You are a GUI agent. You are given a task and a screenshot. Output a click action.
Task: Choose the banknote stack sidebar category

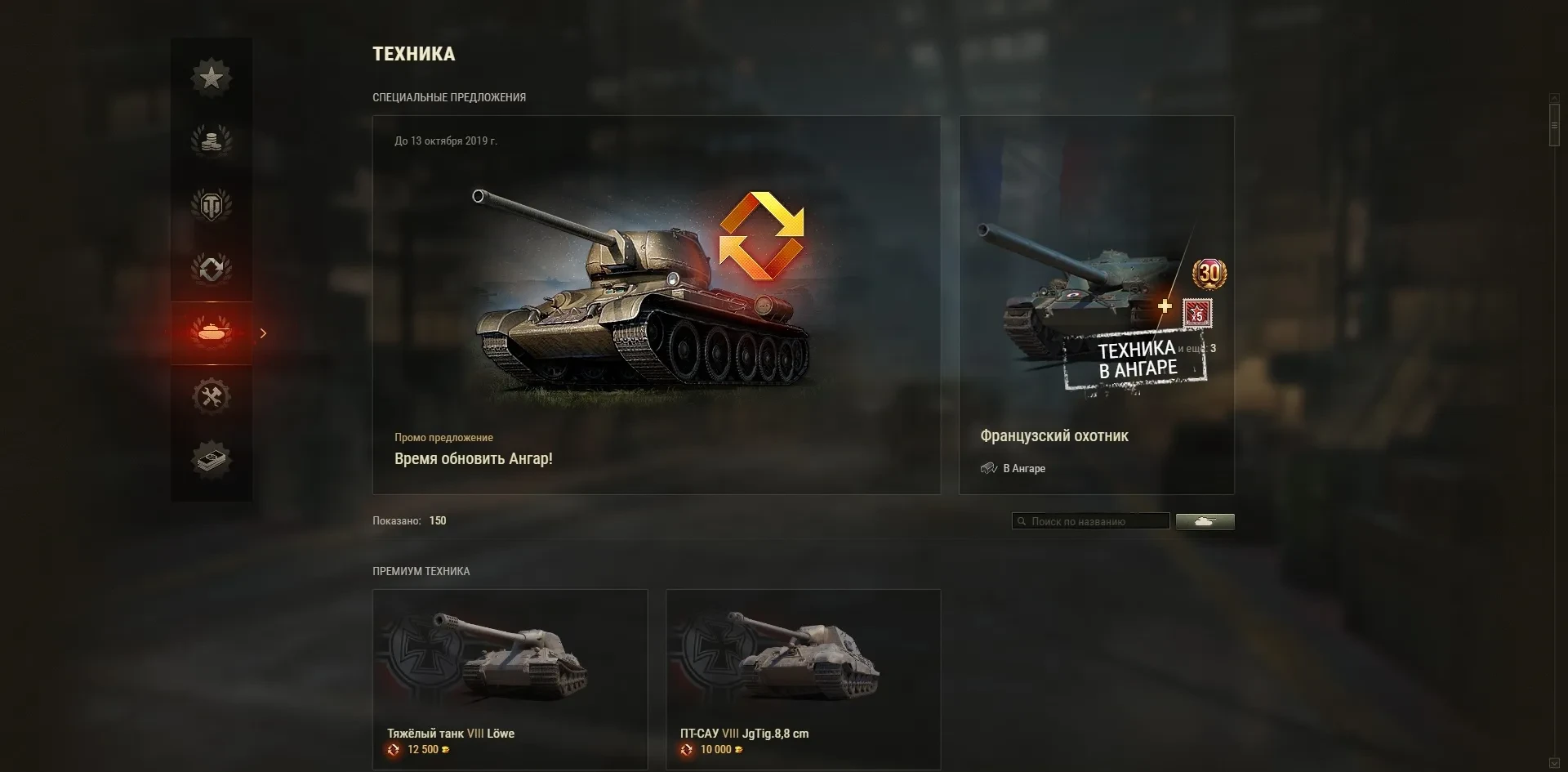tap(212, 459)
